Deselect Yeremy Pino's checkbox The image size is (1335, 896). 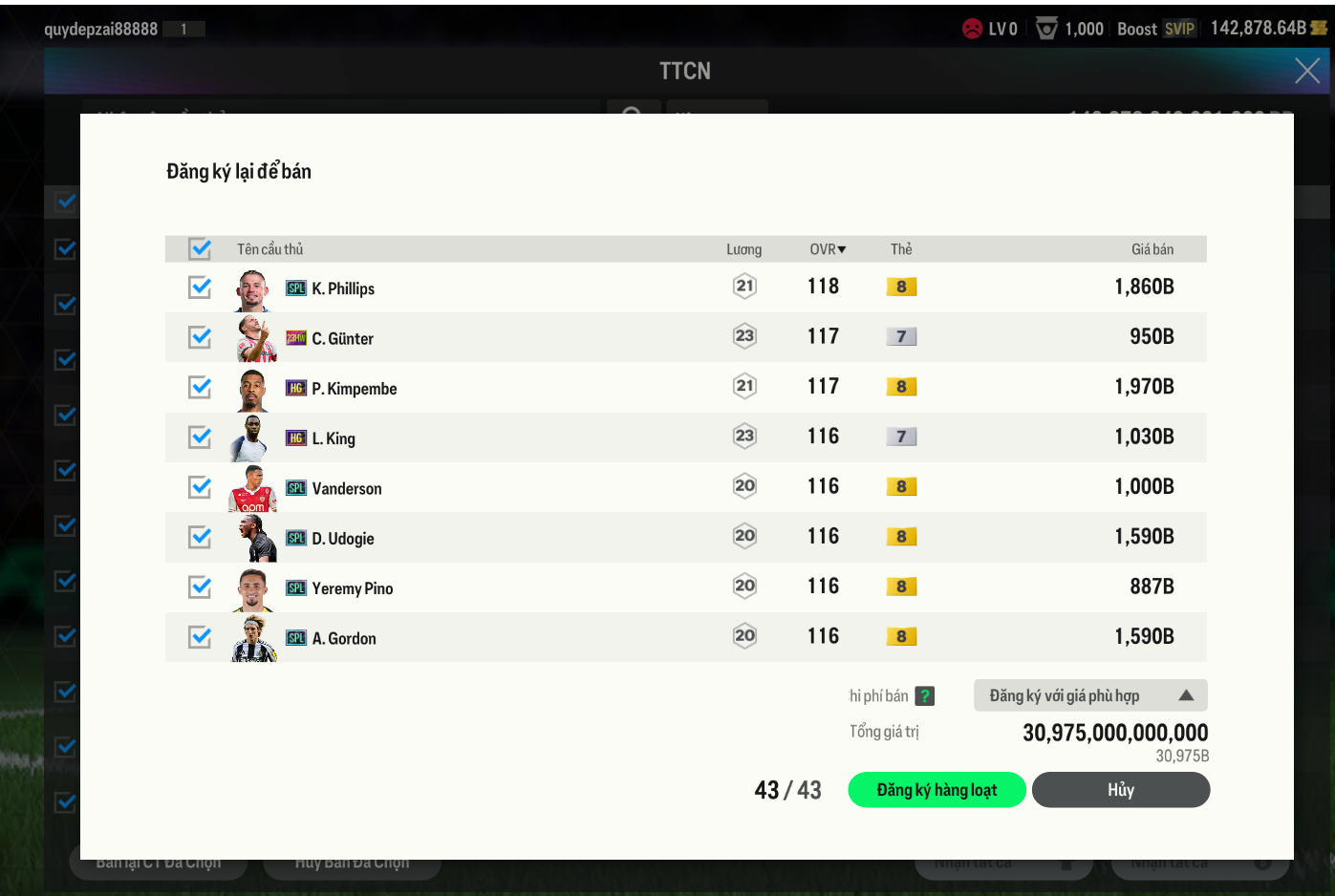(200, 587)
